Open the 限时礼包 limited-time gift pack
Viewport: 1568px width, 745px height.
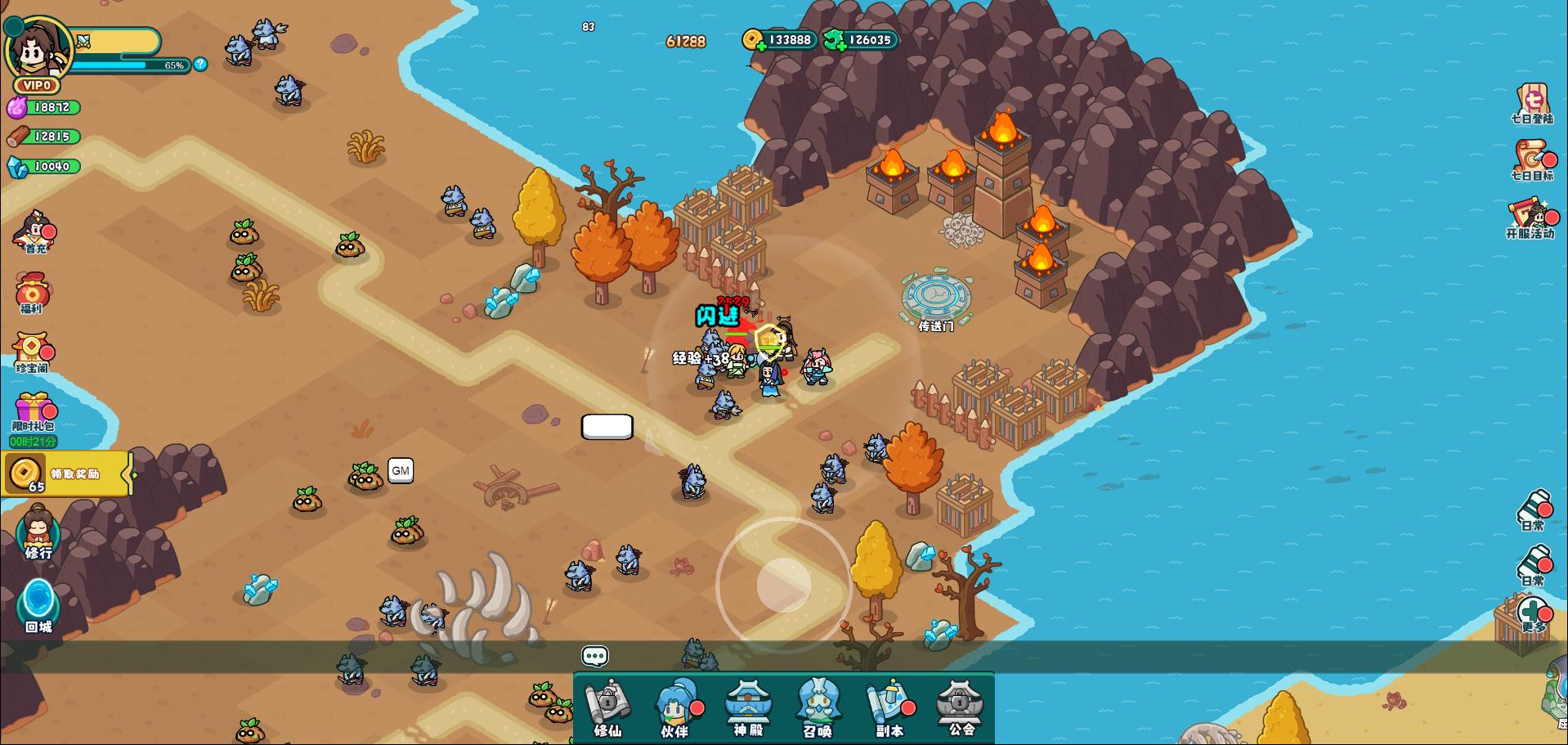[34, 411]
